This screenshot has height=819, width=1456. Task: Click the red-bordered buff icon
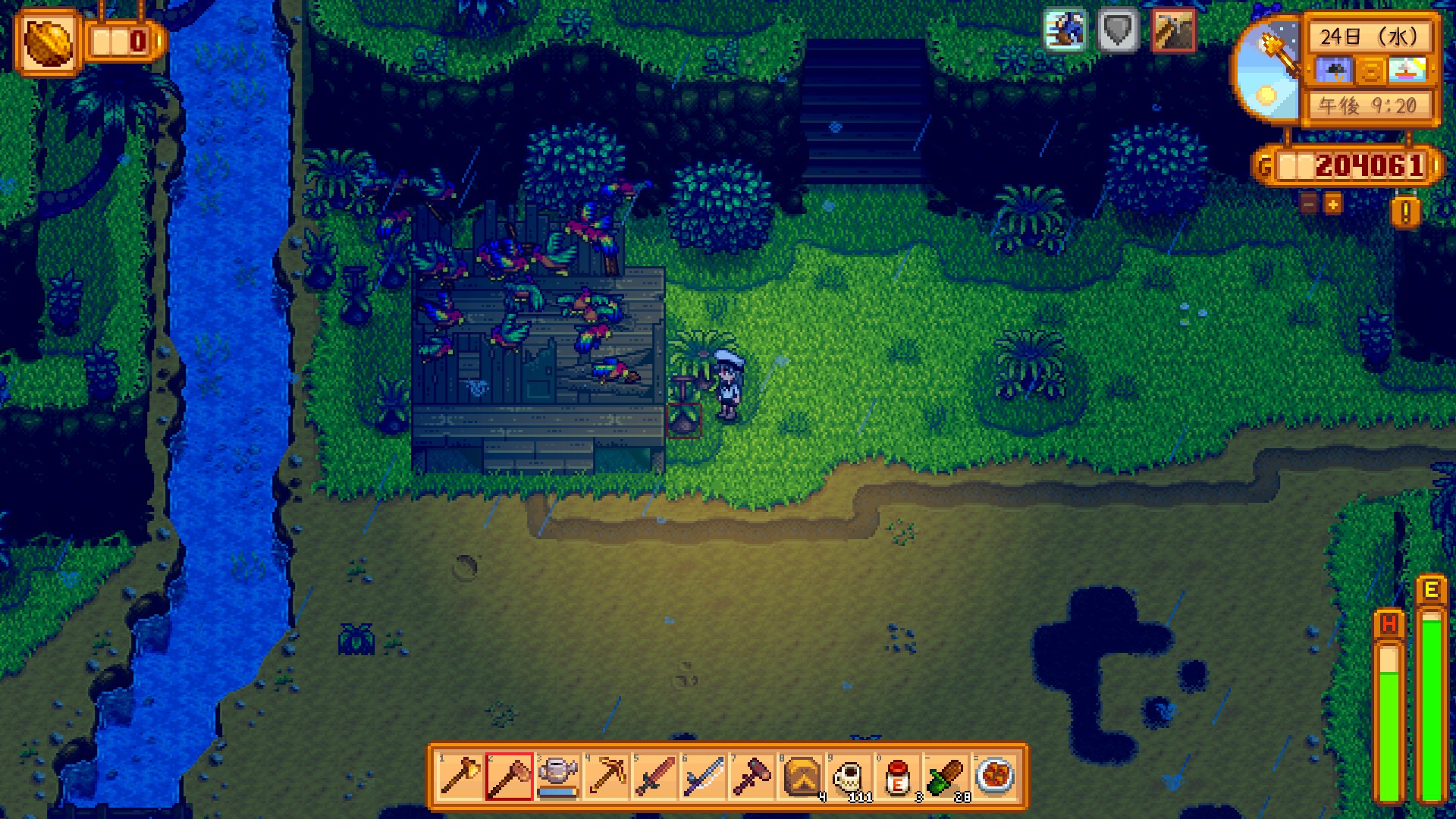[x=1172, y=30]
